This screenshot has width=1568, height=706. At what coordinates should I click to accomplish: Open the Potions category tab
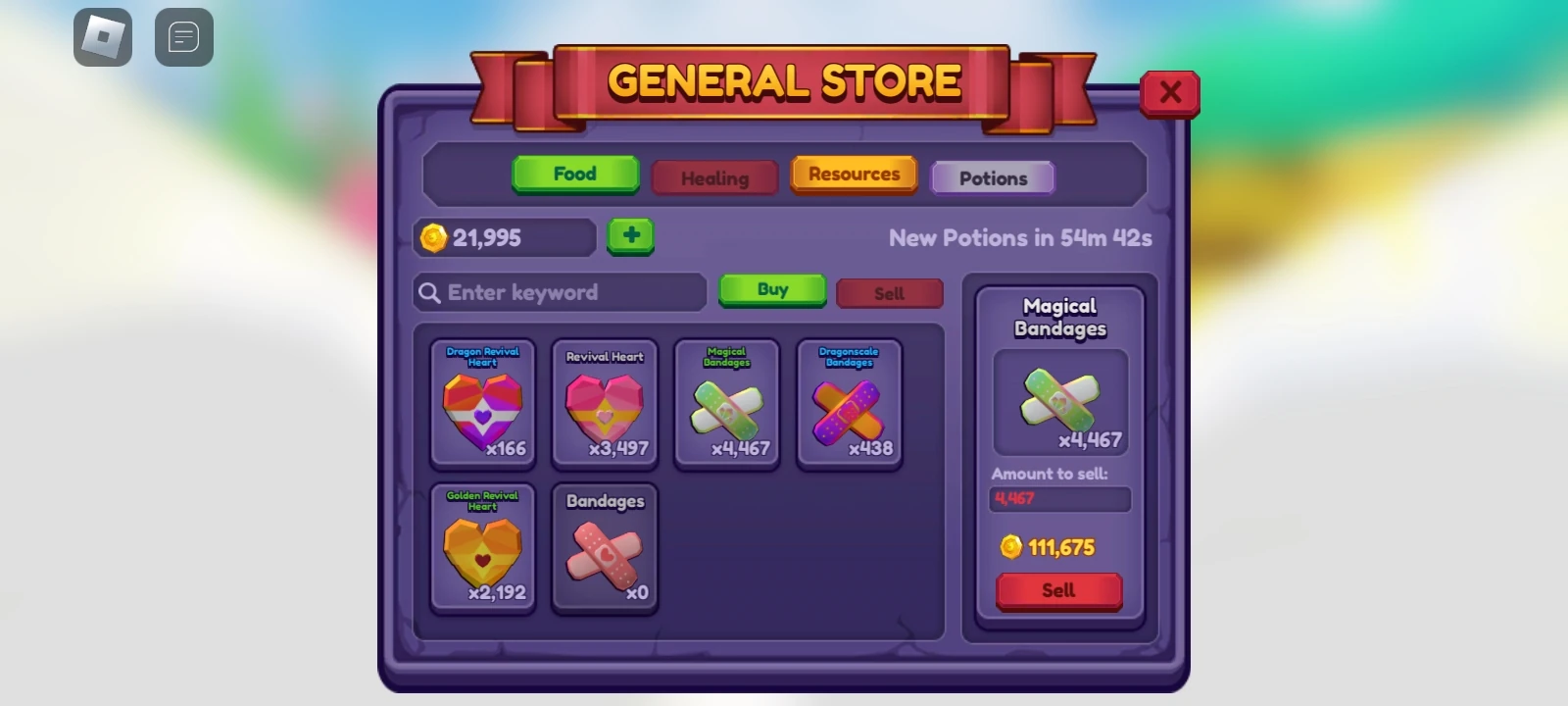tap(993, 177)
